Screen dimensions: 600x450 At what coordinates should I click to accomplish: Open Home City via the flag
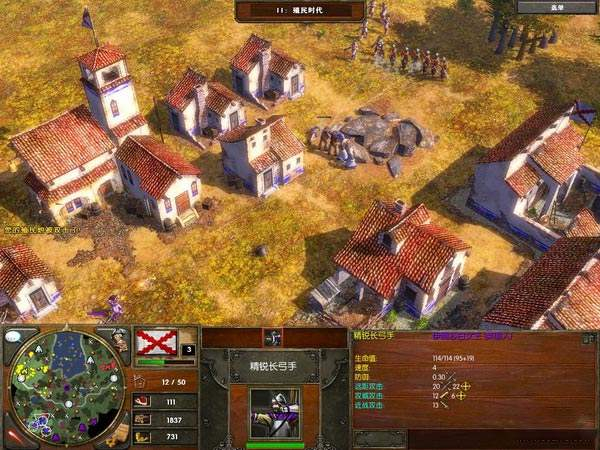(x=155, y=343)
